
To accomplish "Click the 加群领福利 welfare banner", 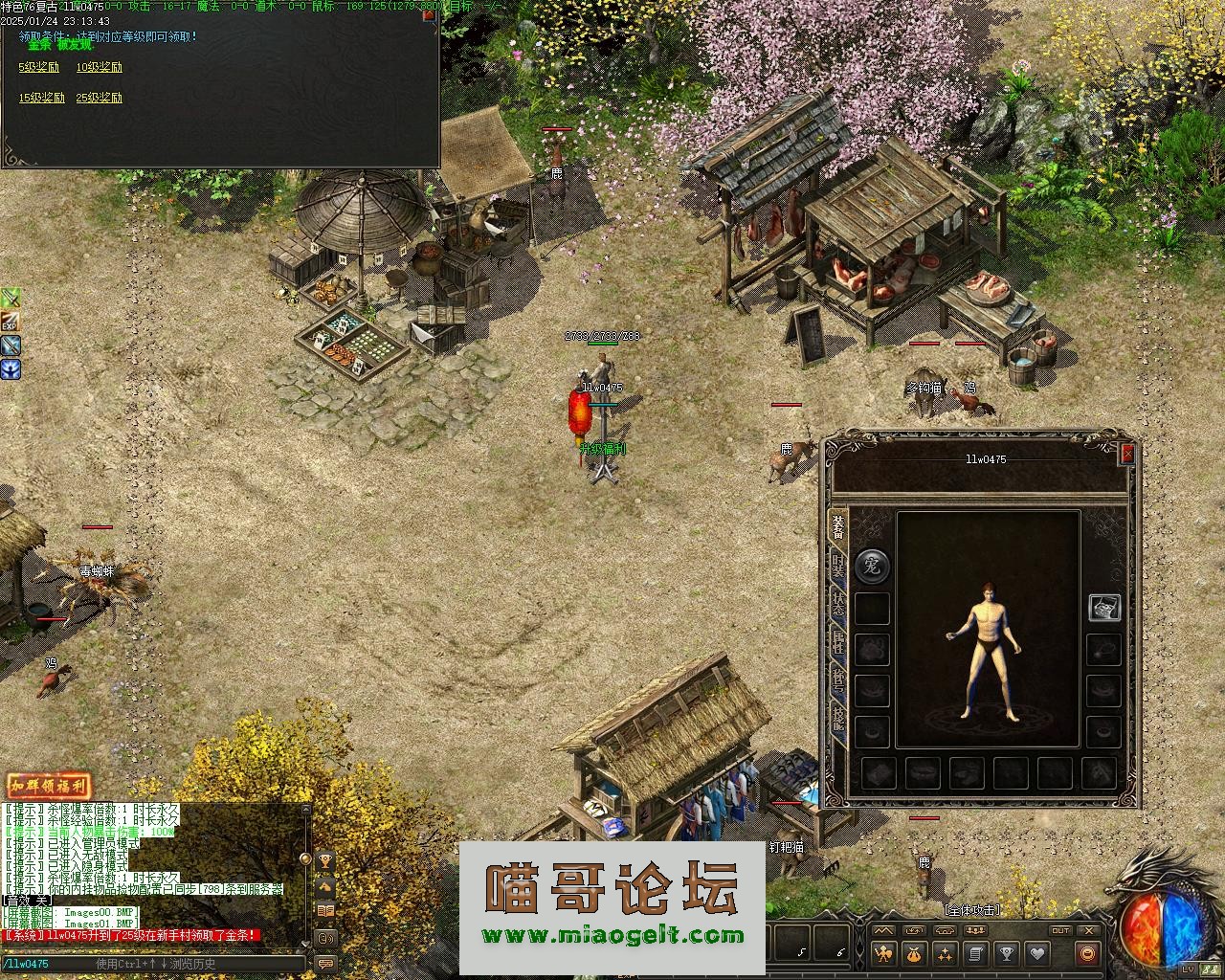I will click(49, 786).
